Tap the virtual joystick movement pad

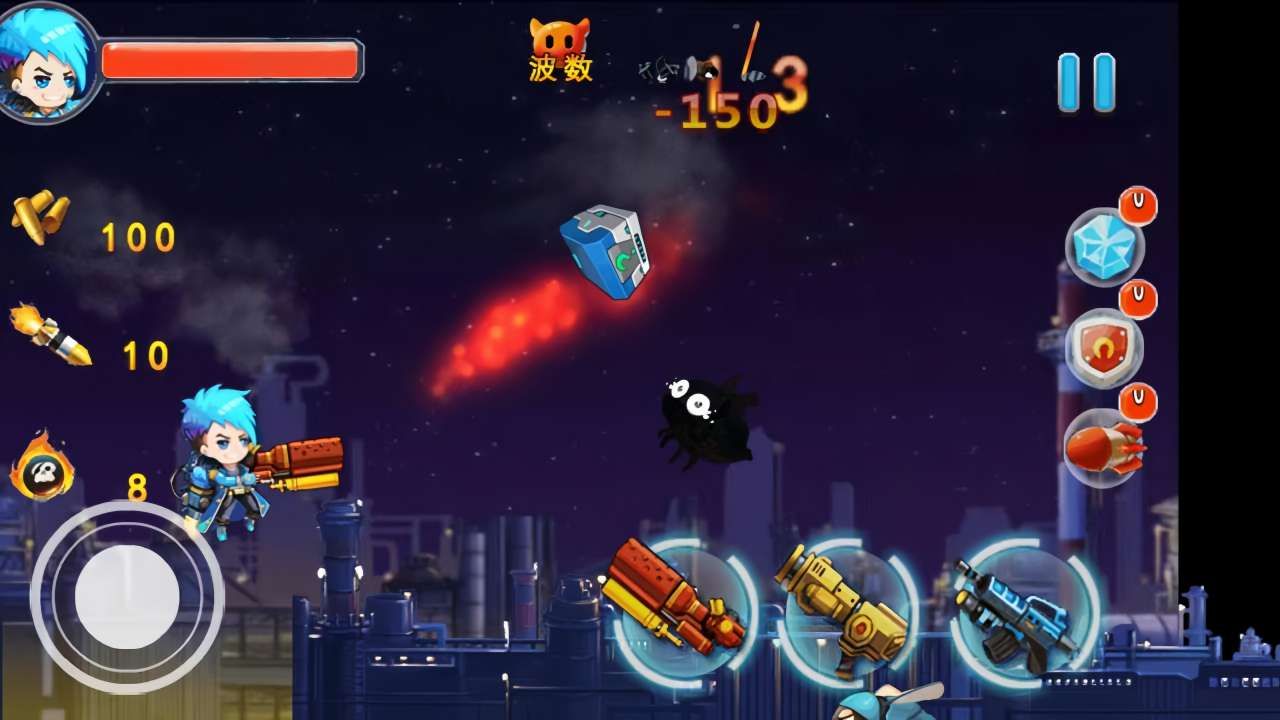(x=127, y=597)
